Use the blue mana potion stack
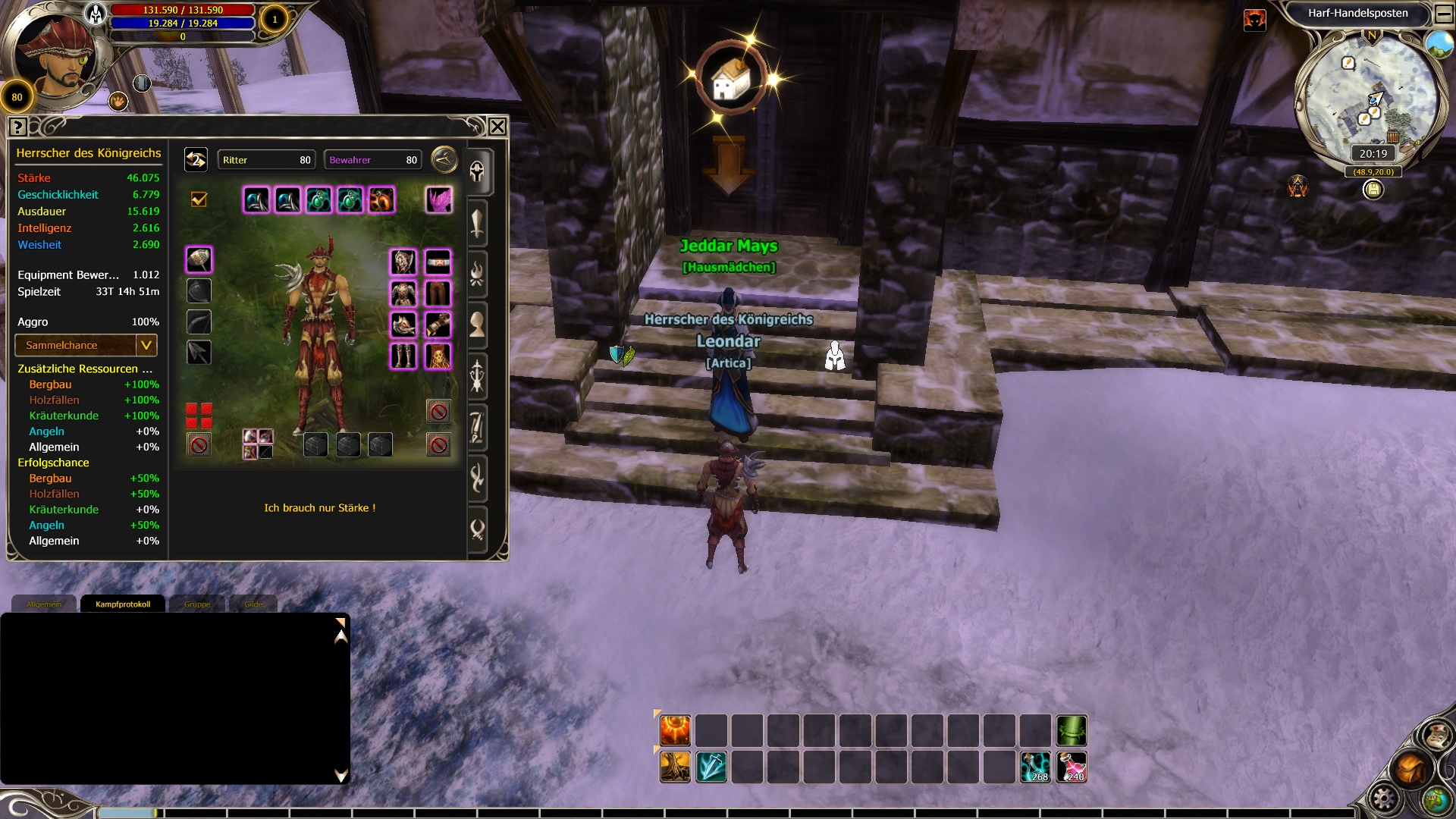 pyautogui.click(x=1035, y=767)
